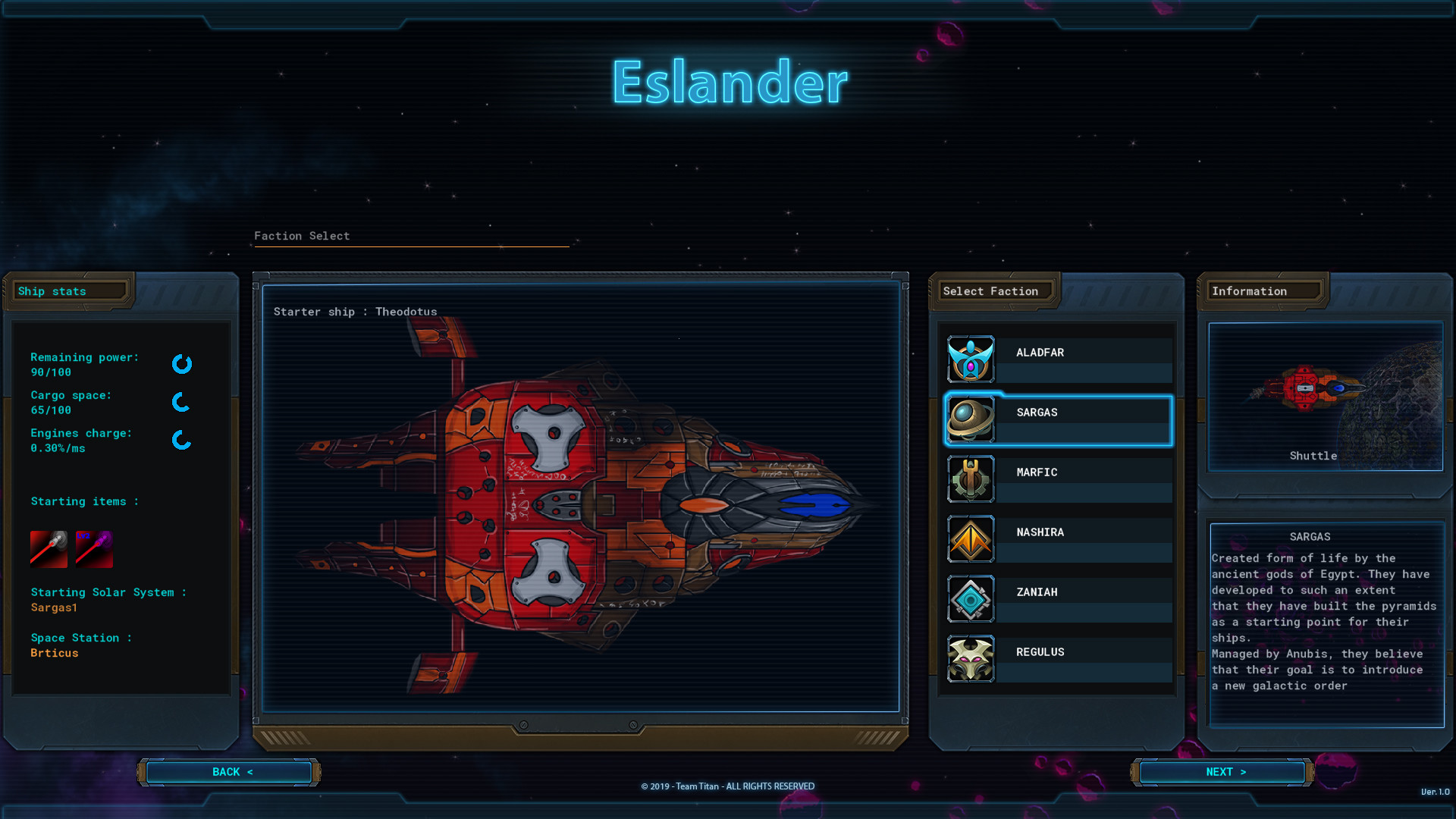Collapse the Ship stats panel
This screenshot has height=819, width=1456.
(x=68, y=291)
